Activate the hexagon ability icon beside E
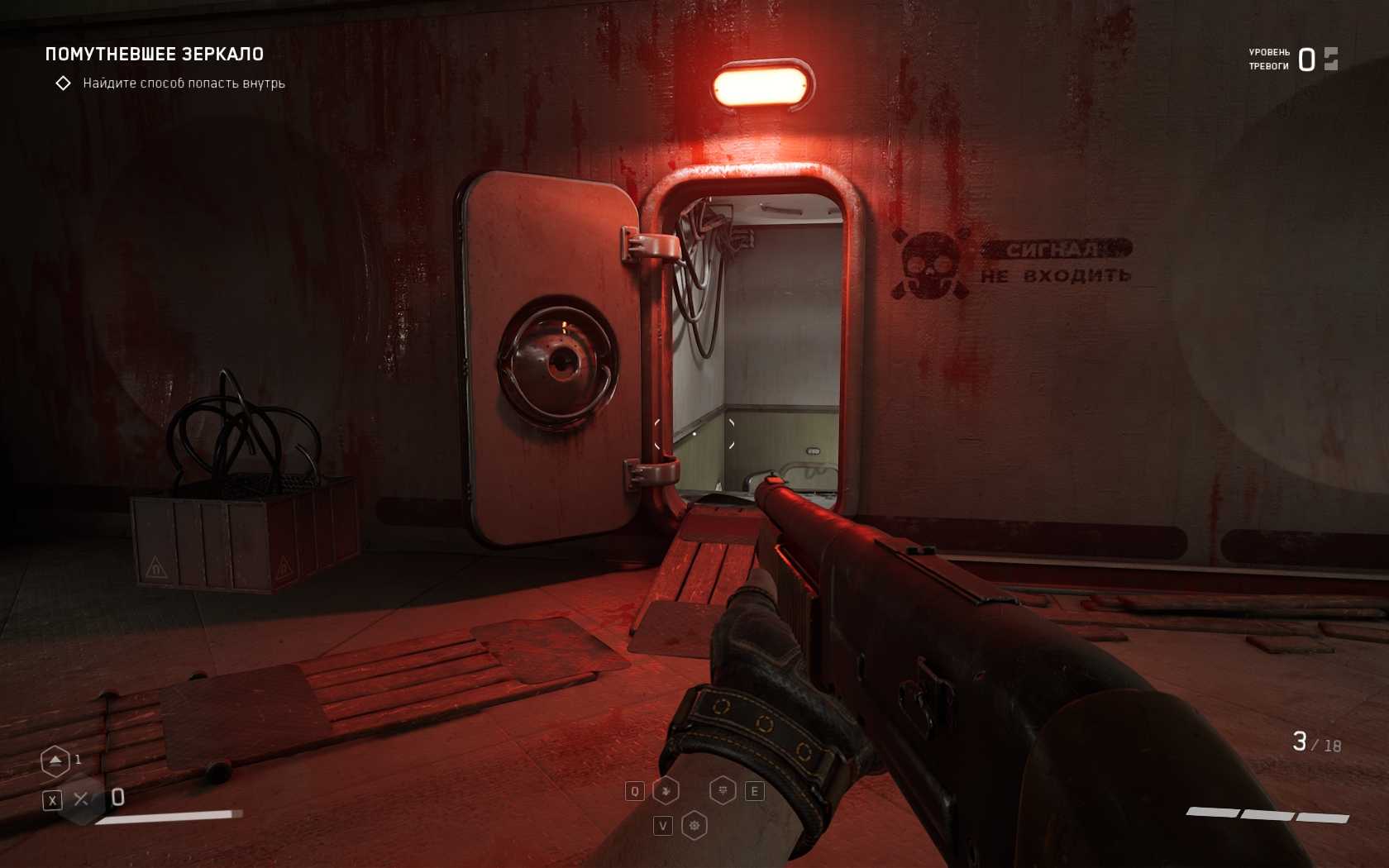1389x868 pixels. tap(723, 791)
